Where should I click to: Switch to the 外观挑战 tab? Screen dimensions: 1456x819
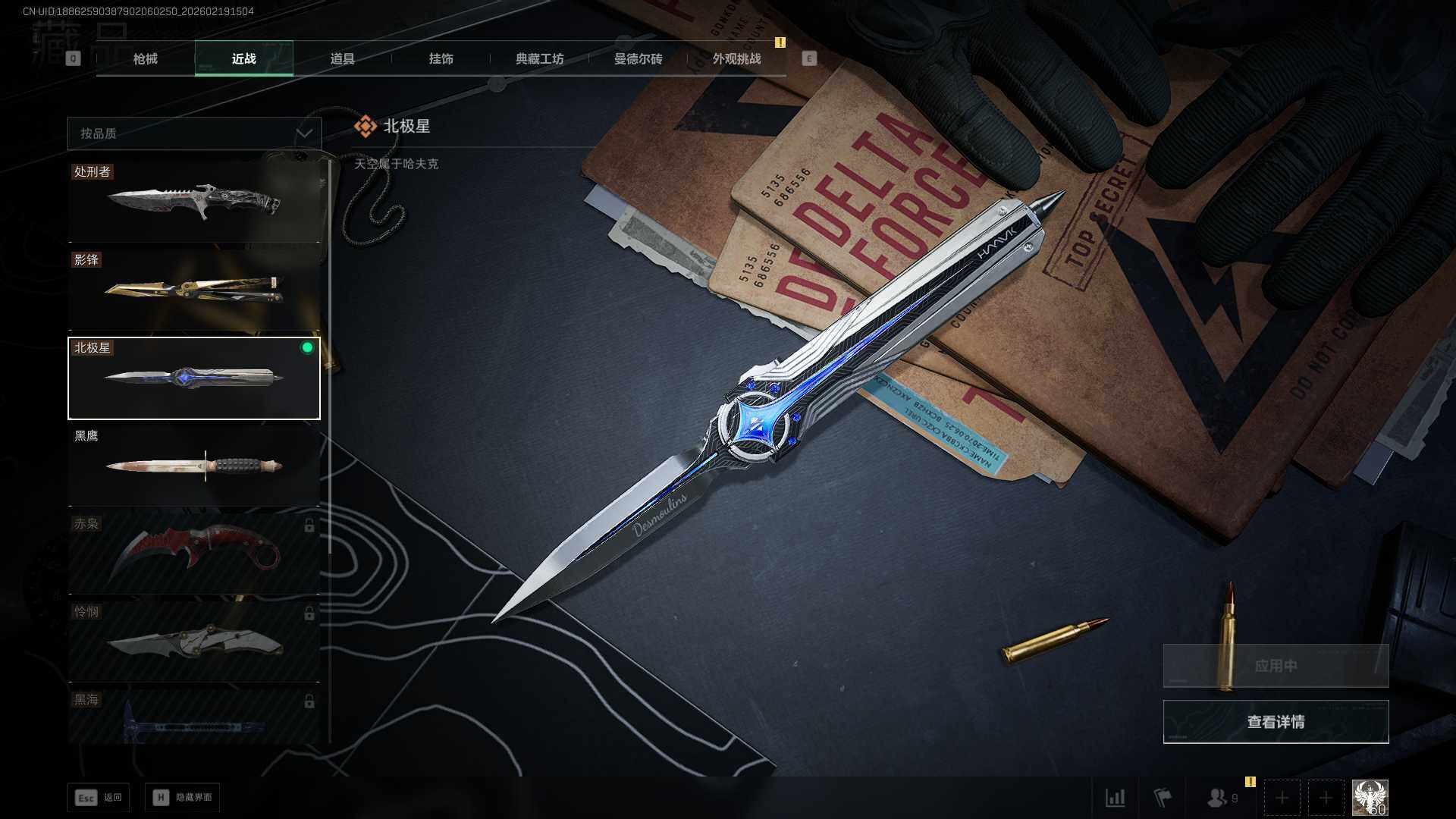[x=736, y=58]
